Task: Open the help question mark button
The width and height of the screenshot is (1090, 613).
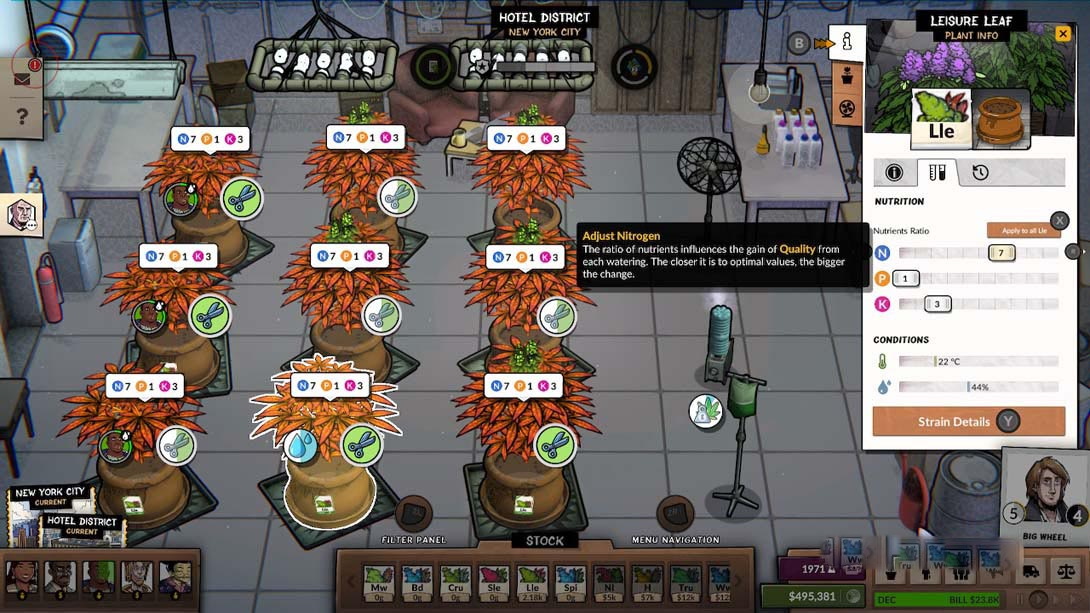Action: (22, 117)
